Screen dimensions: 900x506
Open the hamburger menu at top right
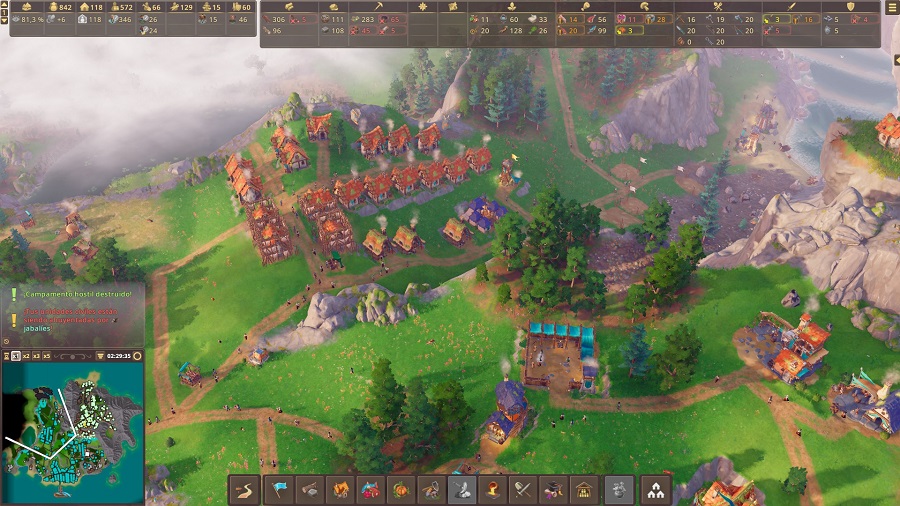[892, 8]
